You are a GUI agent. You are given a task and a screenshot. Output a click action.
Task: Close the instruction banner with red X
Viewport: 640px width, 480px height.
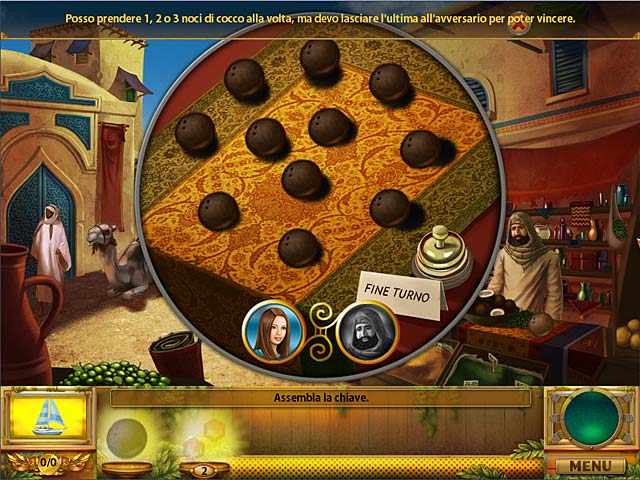[518, 27]
